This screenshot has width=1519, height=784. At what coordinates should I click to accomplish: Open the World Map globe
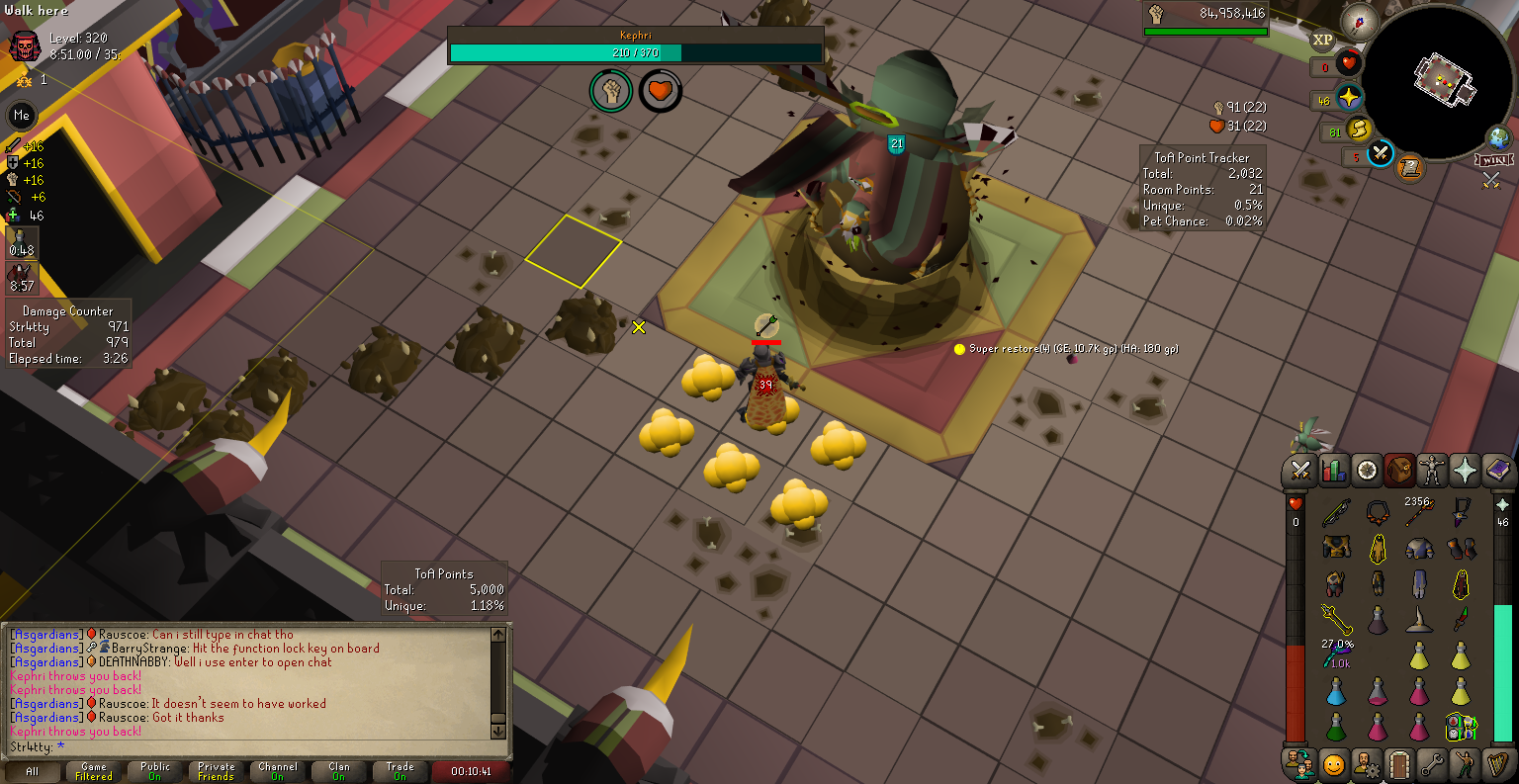[x=1499, y=138]
